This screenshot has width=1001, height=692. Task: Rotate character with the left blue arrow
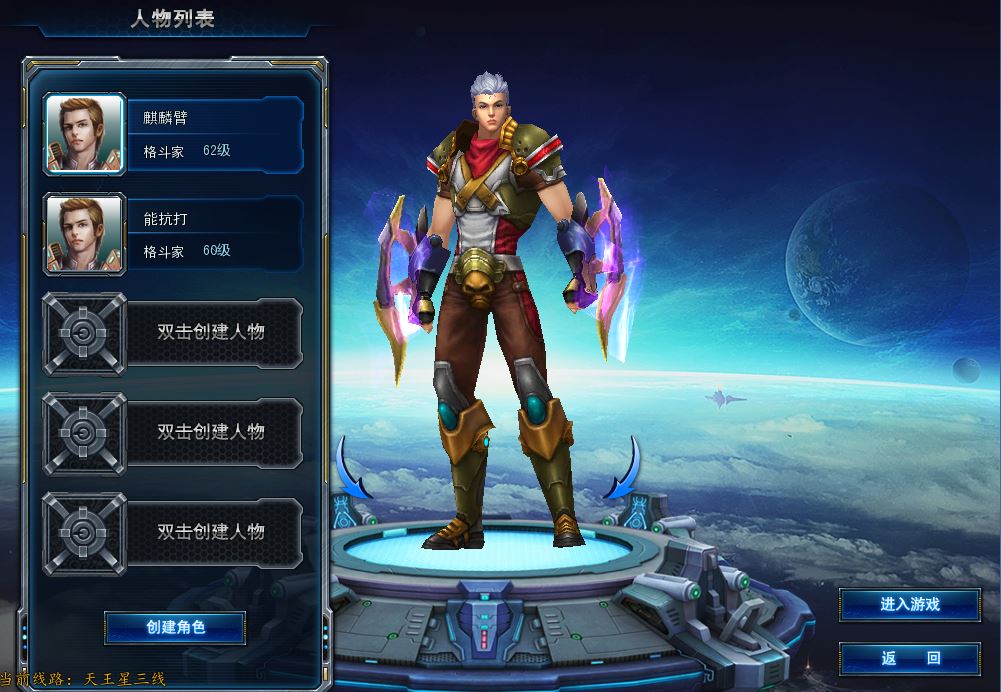353,470
